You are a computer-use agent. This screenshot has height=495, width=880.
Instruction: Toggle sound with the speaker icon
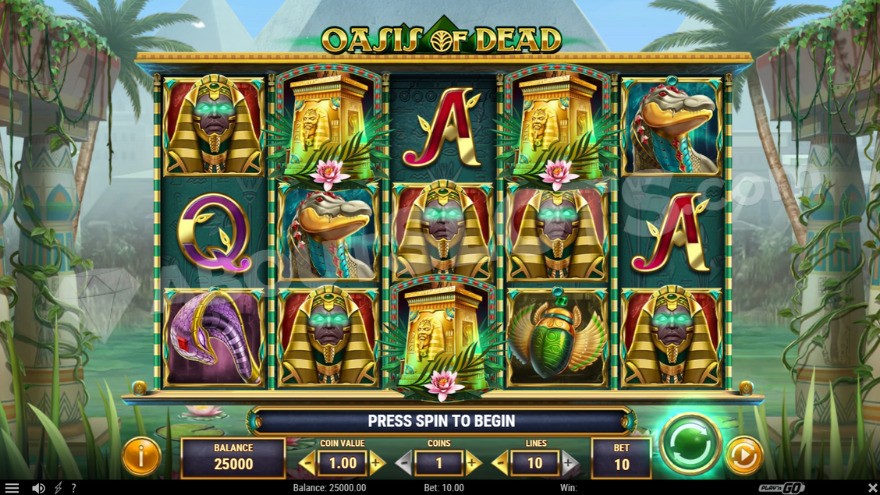(x=38, y=488)
